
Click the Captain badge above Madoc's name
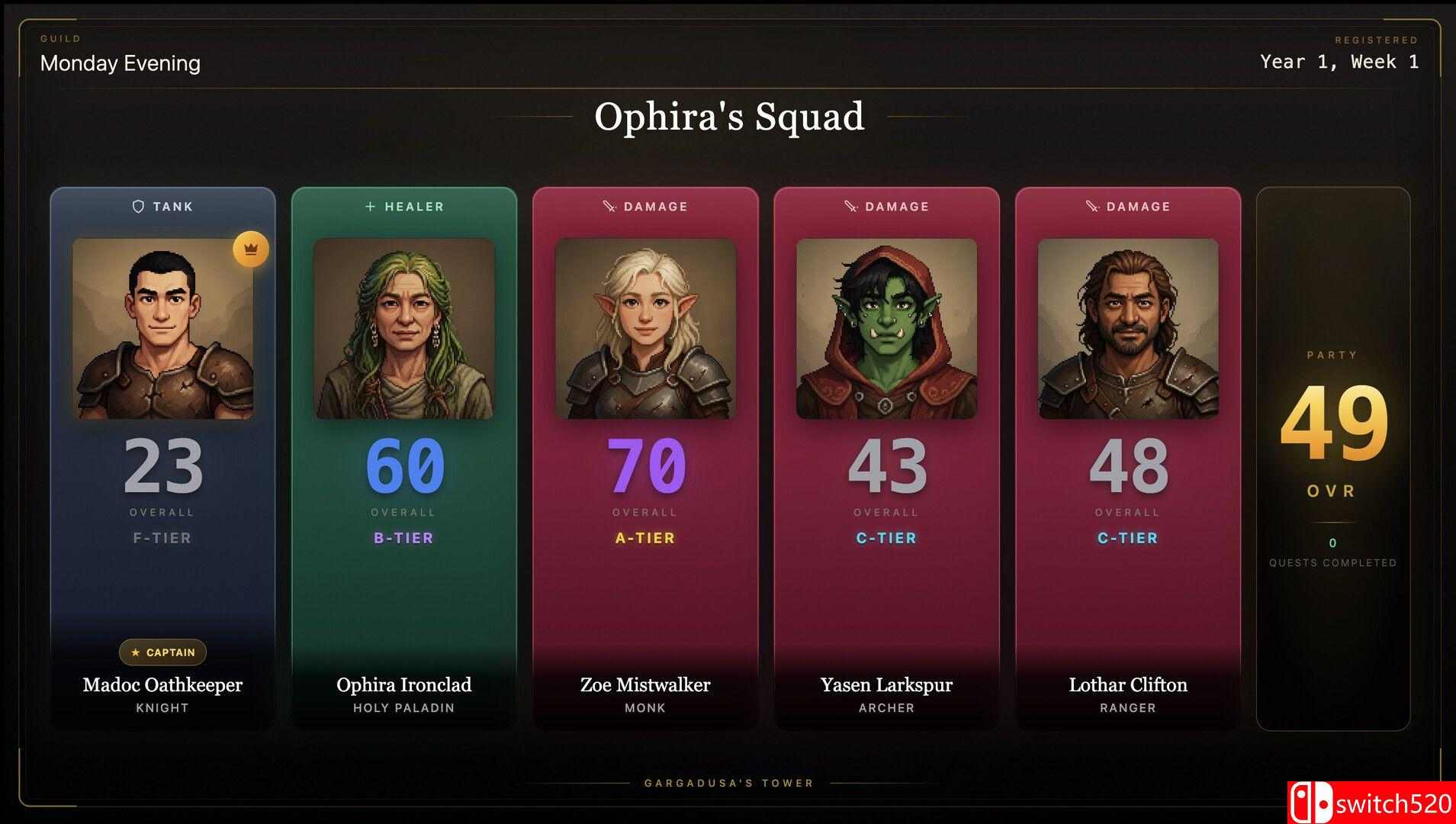tap(163, 652)
